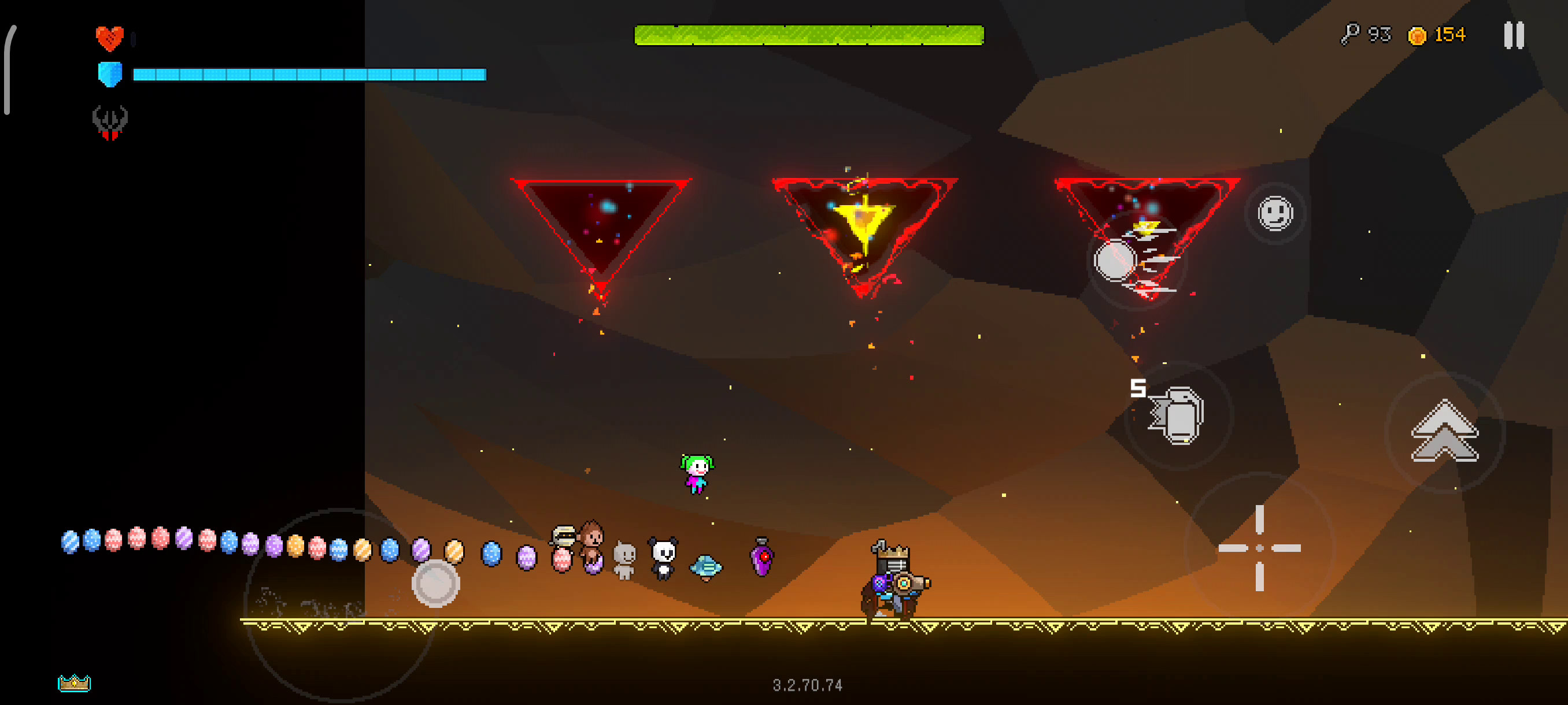Open the smiley face emote button
This screenshot has width=1568, height=705.
pos(1275,213)
